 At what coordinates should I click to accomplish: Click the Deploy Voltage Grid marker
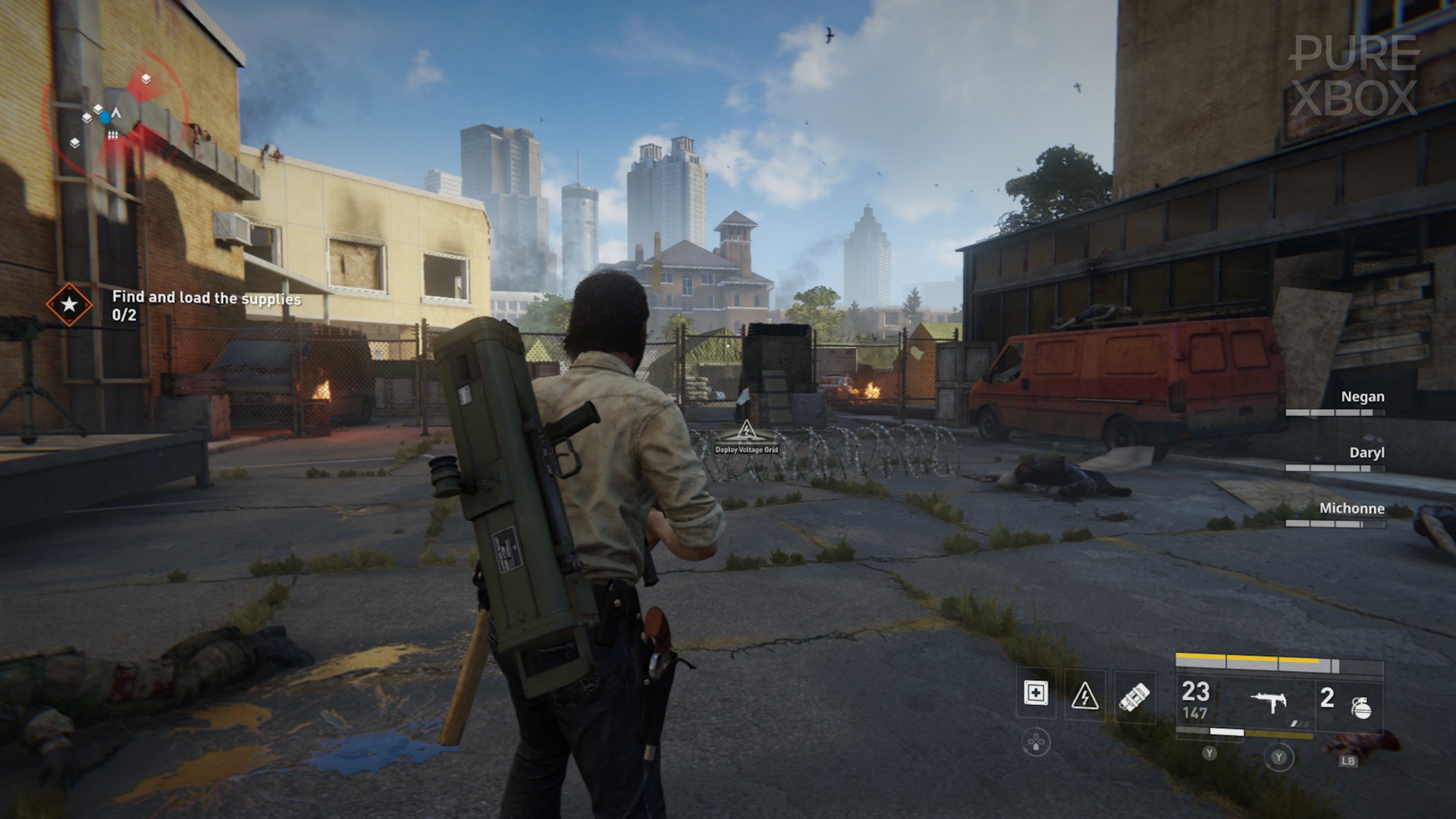[746, 438]
